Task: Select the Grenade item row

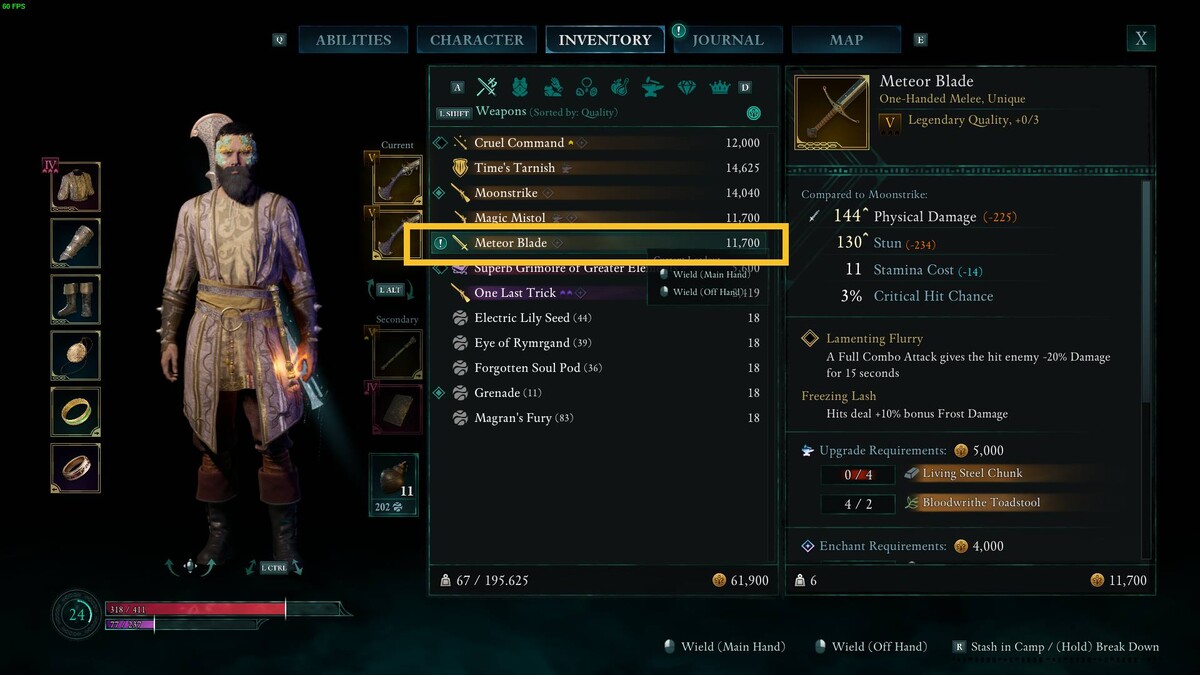Action: (497, 393)
